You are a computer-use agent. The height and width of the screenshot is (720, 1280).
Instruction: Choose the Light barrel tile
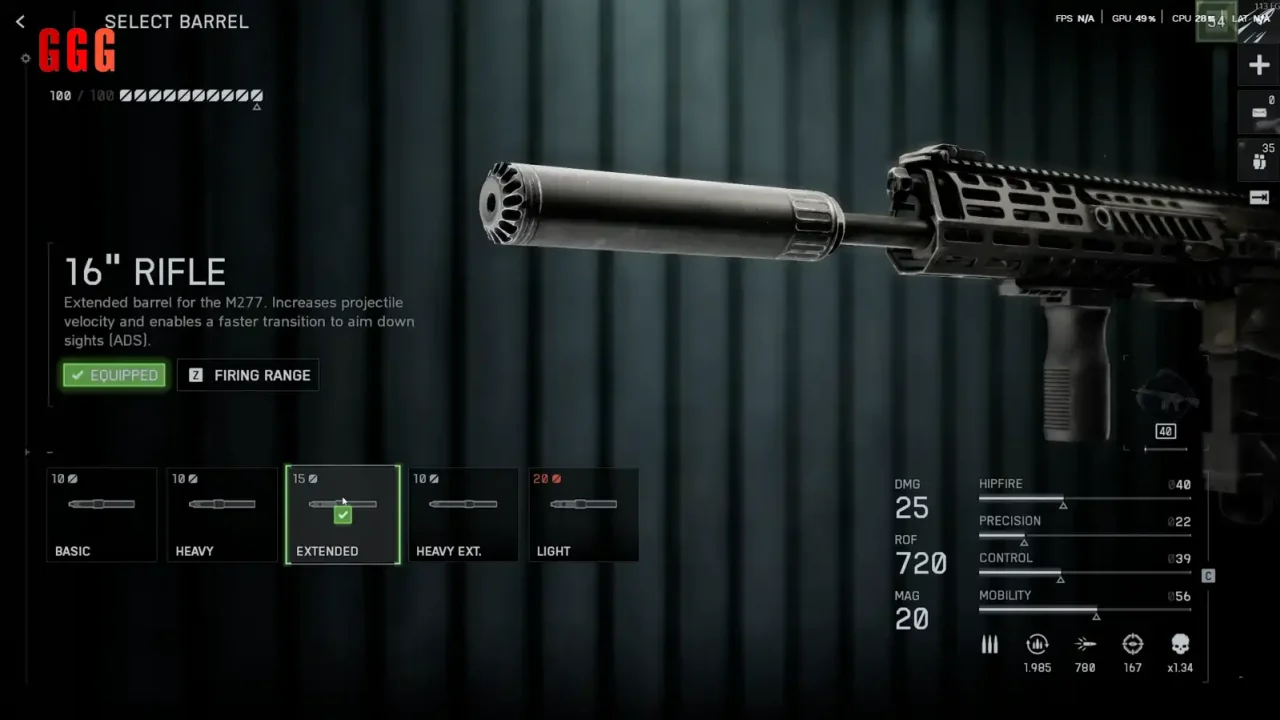point(583,514)
